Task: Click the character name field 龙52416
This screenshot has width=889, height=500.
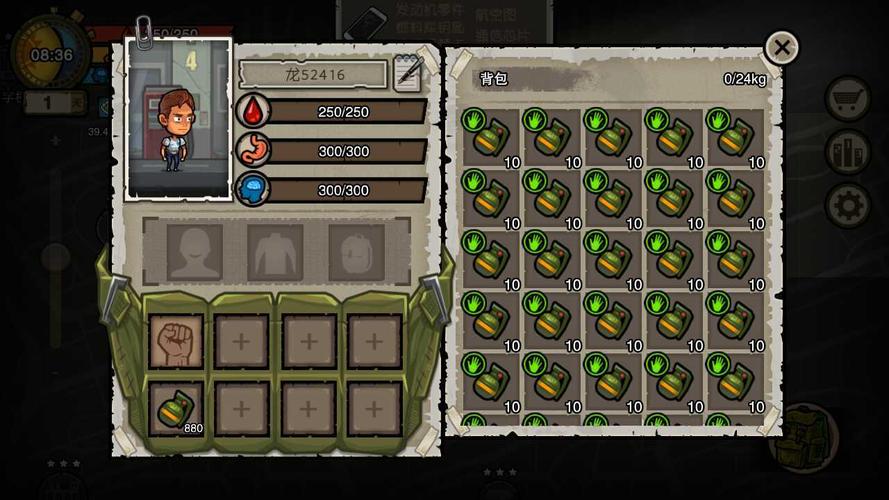Action: pos(313,75)
